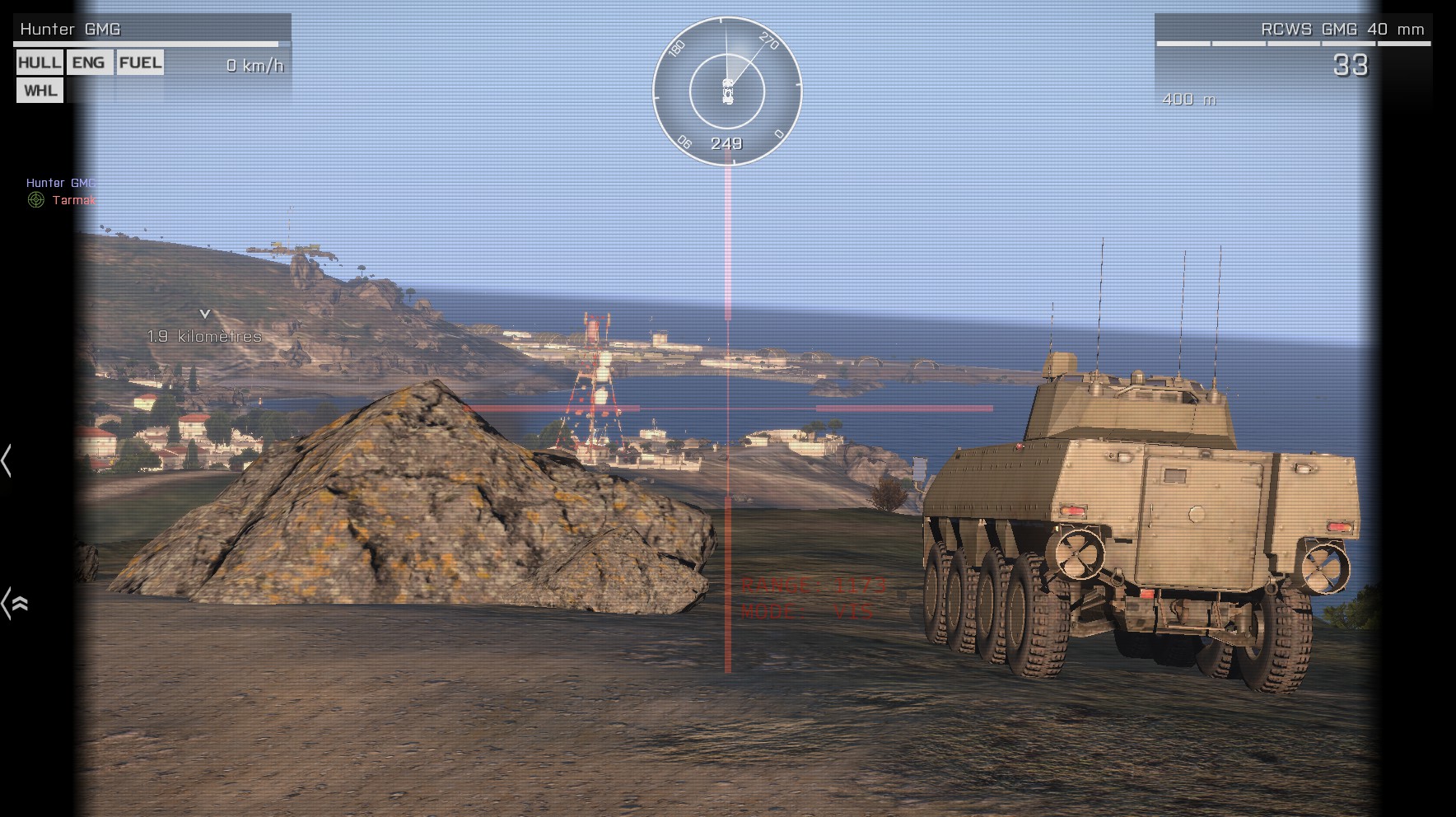Click the circular vehicle radar compass

727,91
